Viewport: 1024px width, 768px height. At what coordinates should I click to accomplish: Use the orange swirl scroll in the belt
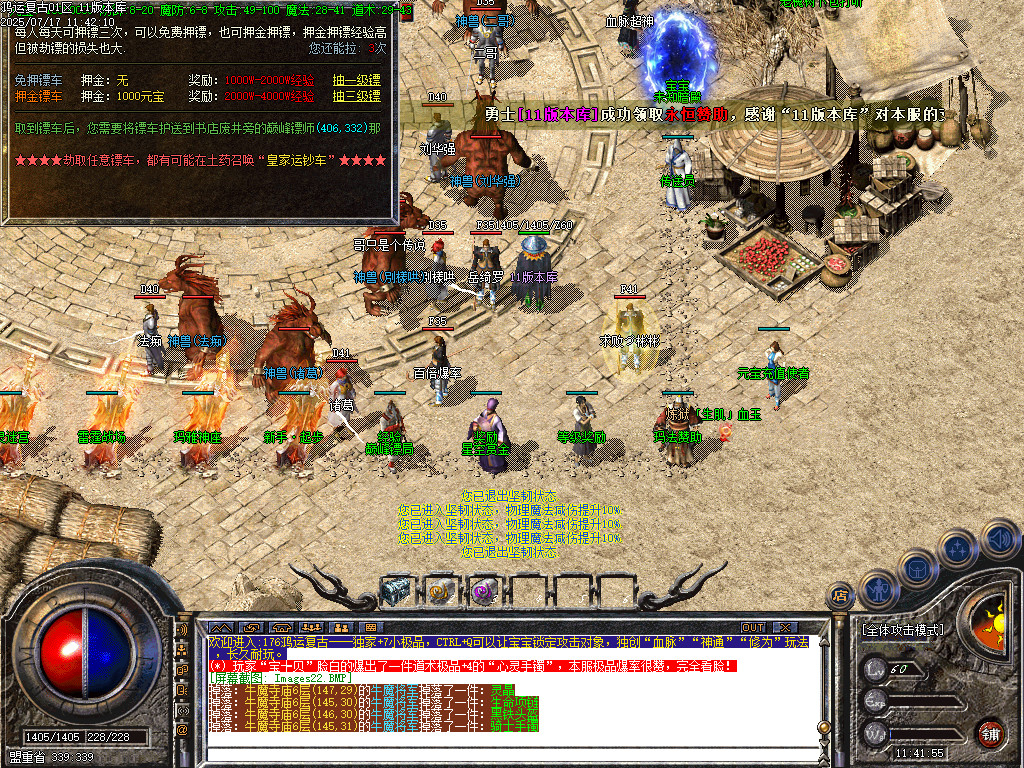click(x=440, y=591)
